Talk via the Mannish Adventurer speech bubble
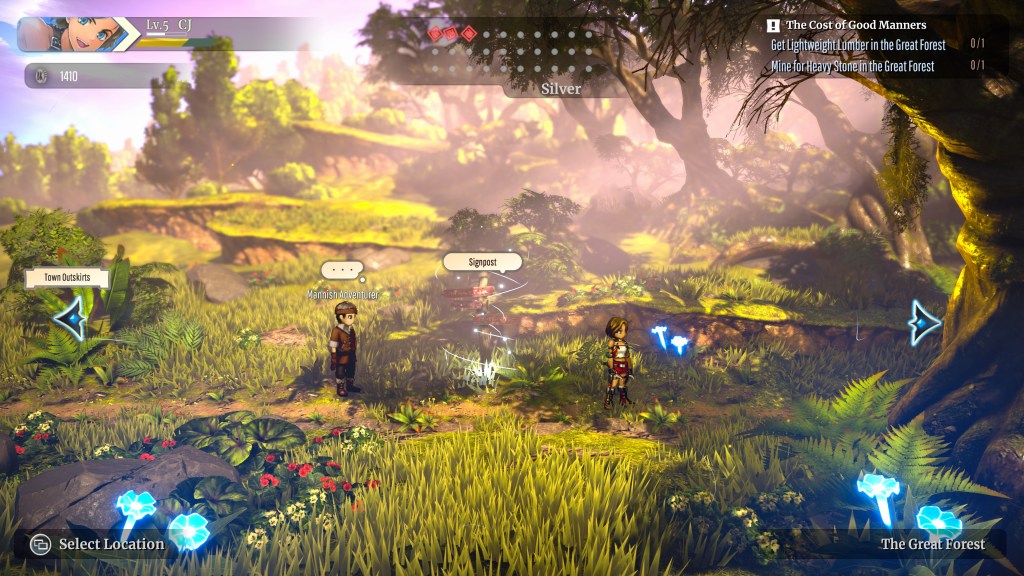 [342, 270]
